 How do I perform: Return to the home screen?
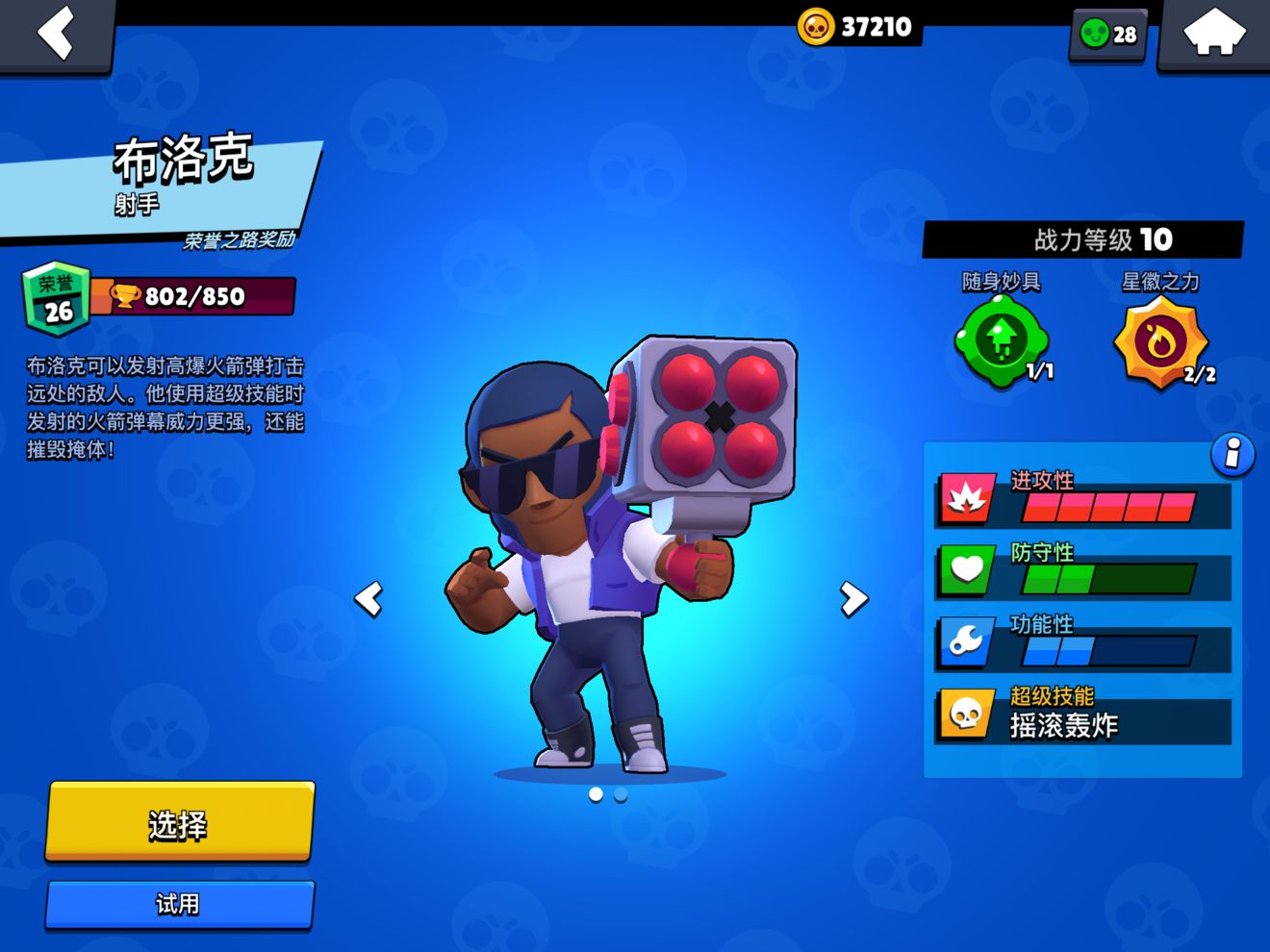pos(1213,35)
